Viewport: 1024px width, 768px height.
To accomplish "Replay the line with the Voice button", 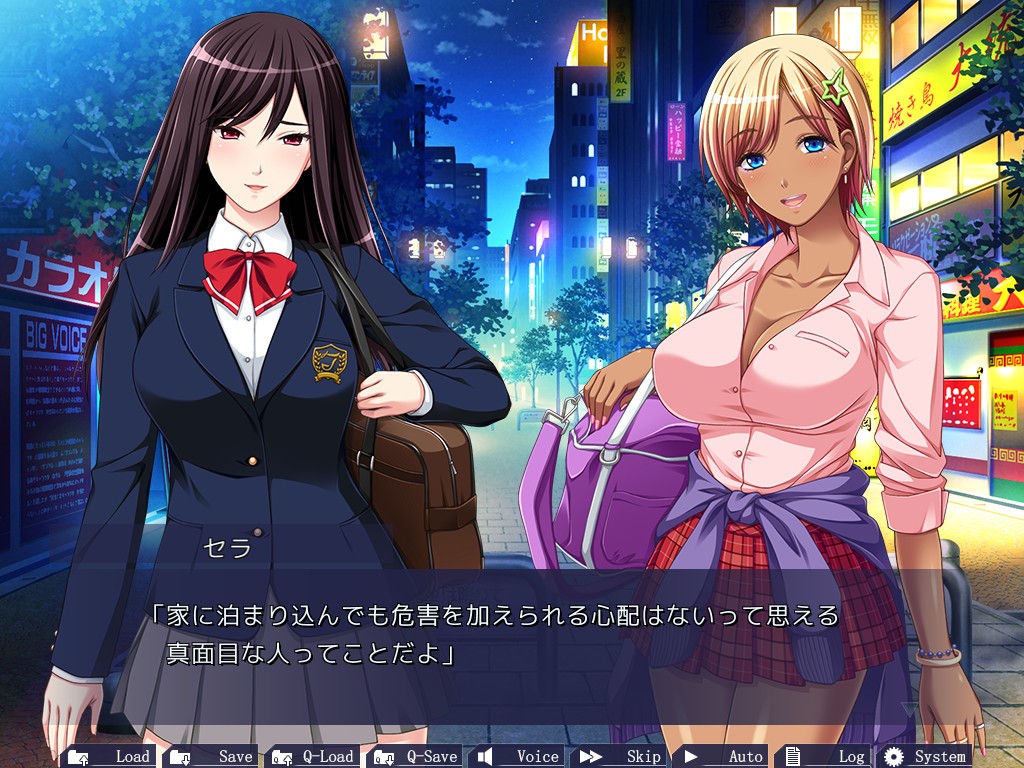I will 518,756.
